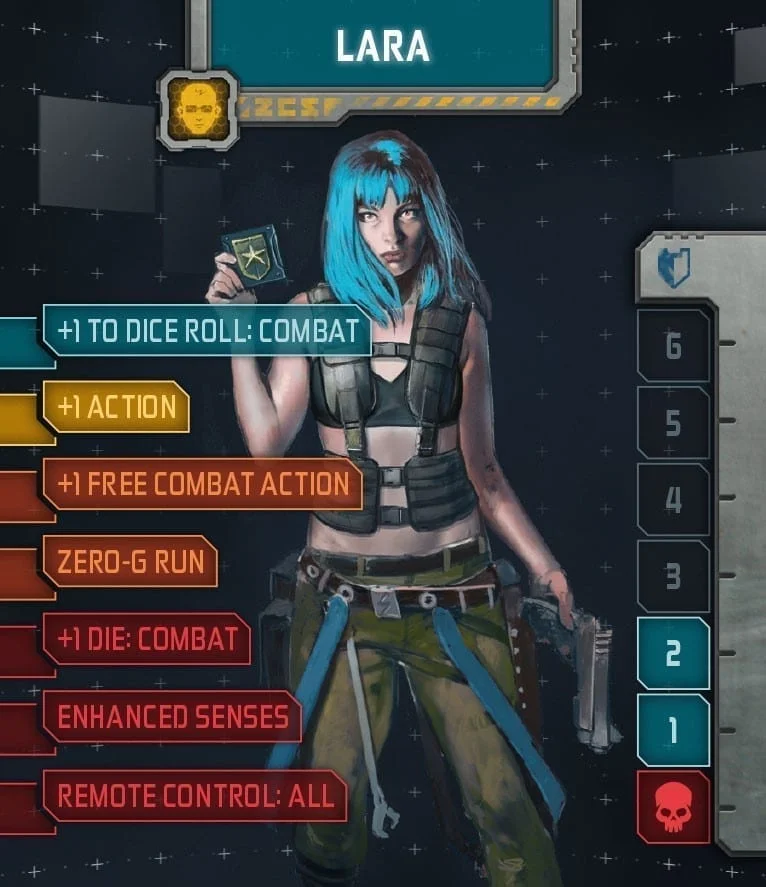Select health slot number 2
The image size is (766, 887).
[673, 654]
